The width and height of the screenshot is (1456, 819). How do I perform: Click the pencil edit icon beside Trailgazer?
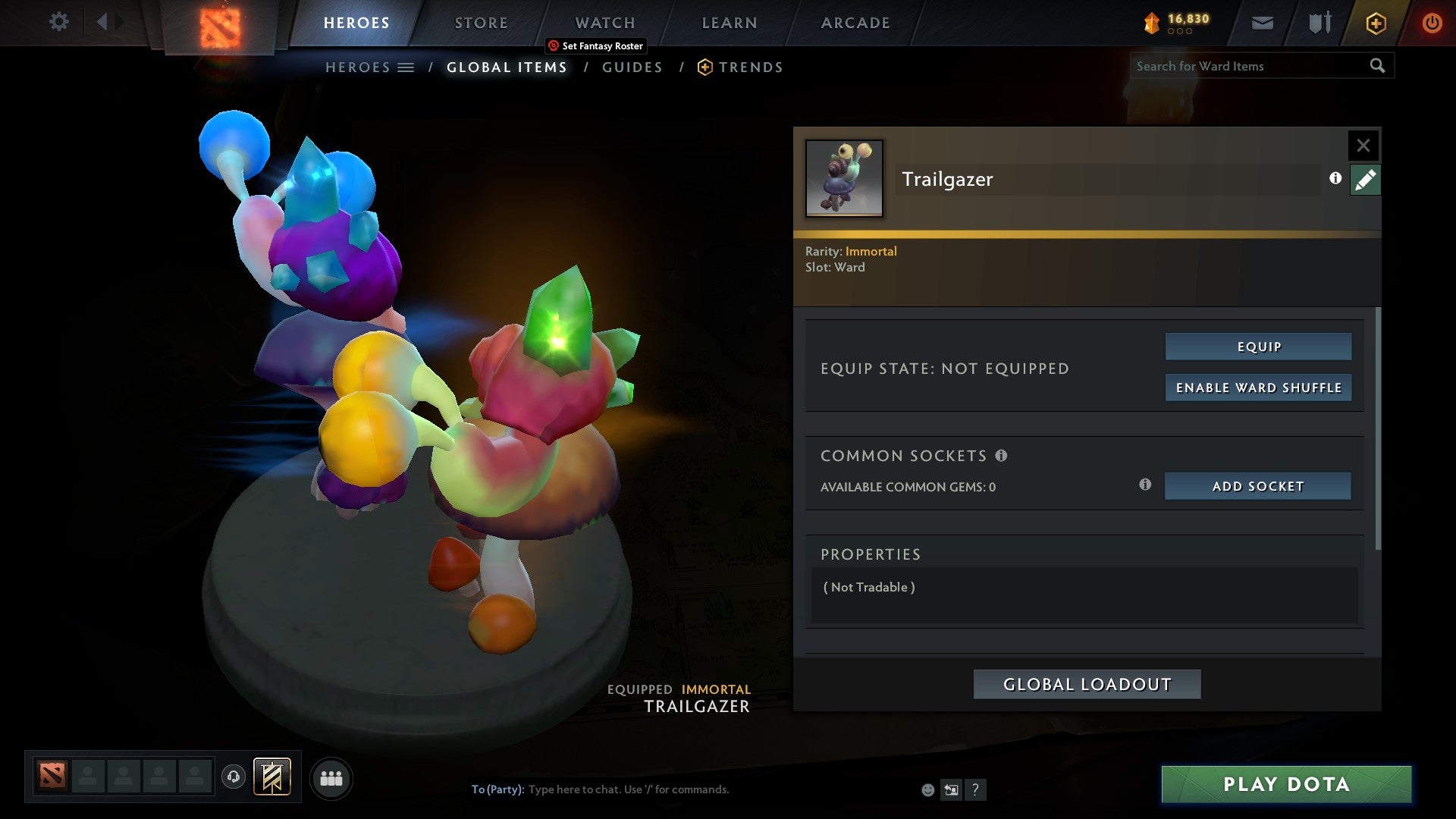click(1365, 180)
